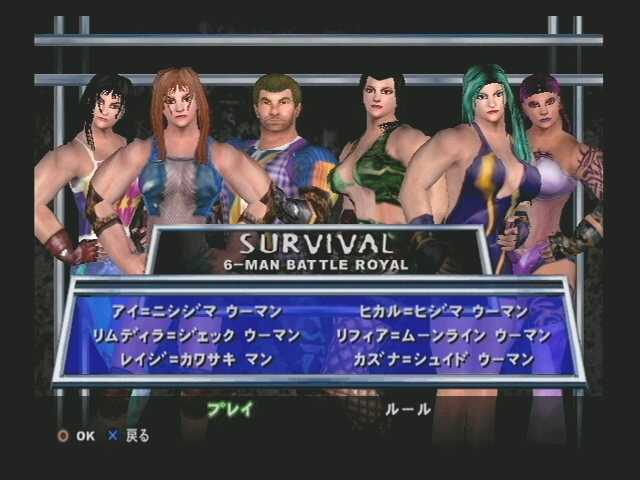640x480 pixels.
Task: Click the カズナ=シュイド roster entry
Action: coord(443,359)
